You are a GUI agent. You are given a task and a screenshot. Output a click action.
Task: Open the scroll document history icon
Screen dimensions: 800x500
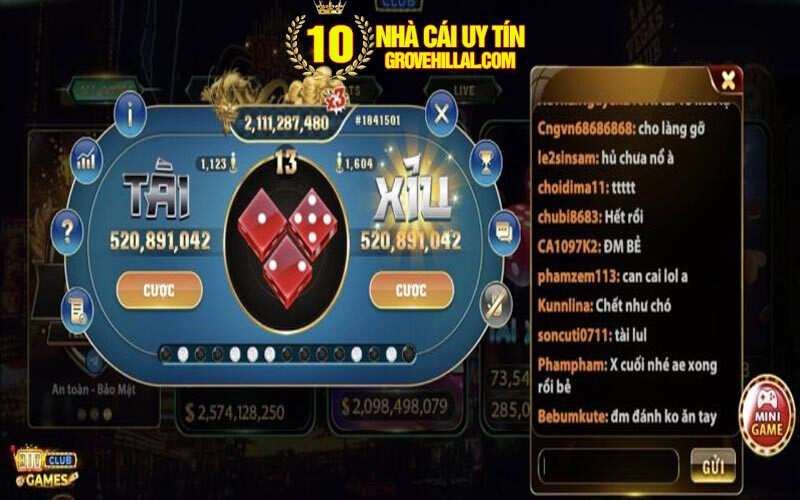click(77, 310)
